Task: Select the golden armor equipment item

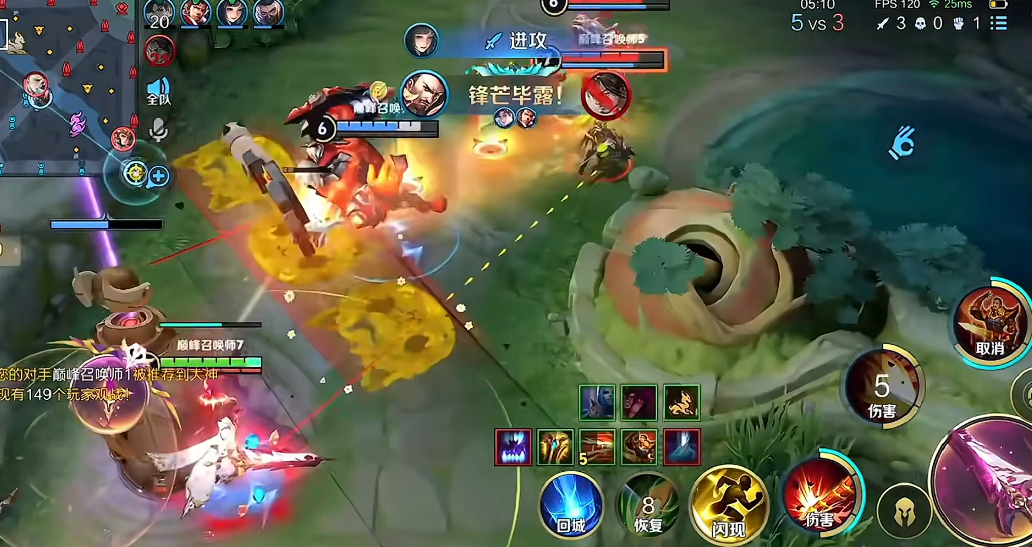Action: [x=555, y=446]
